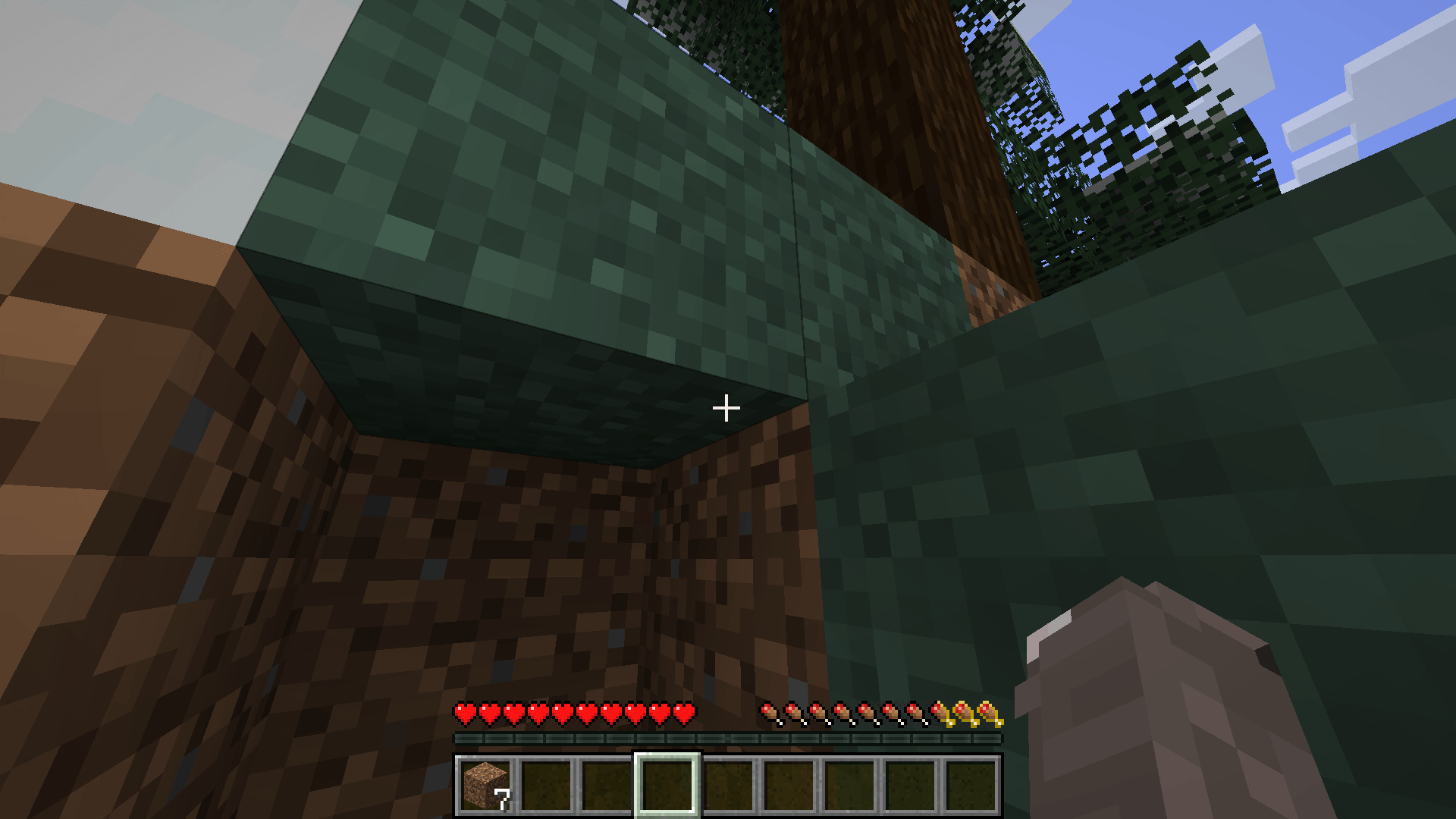The image size is (1456, 819).
Task: Select the dirt block in the first hotbar slot
Action: click(485, 786)
